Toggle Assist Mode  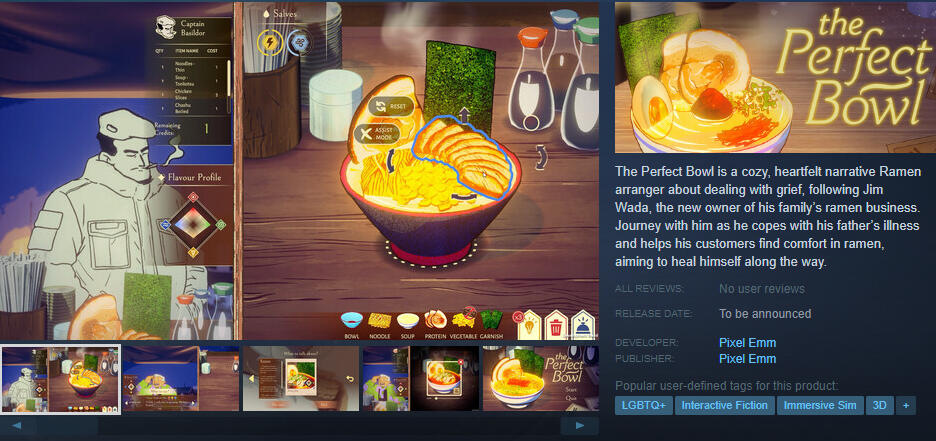(x=378, y=133)
